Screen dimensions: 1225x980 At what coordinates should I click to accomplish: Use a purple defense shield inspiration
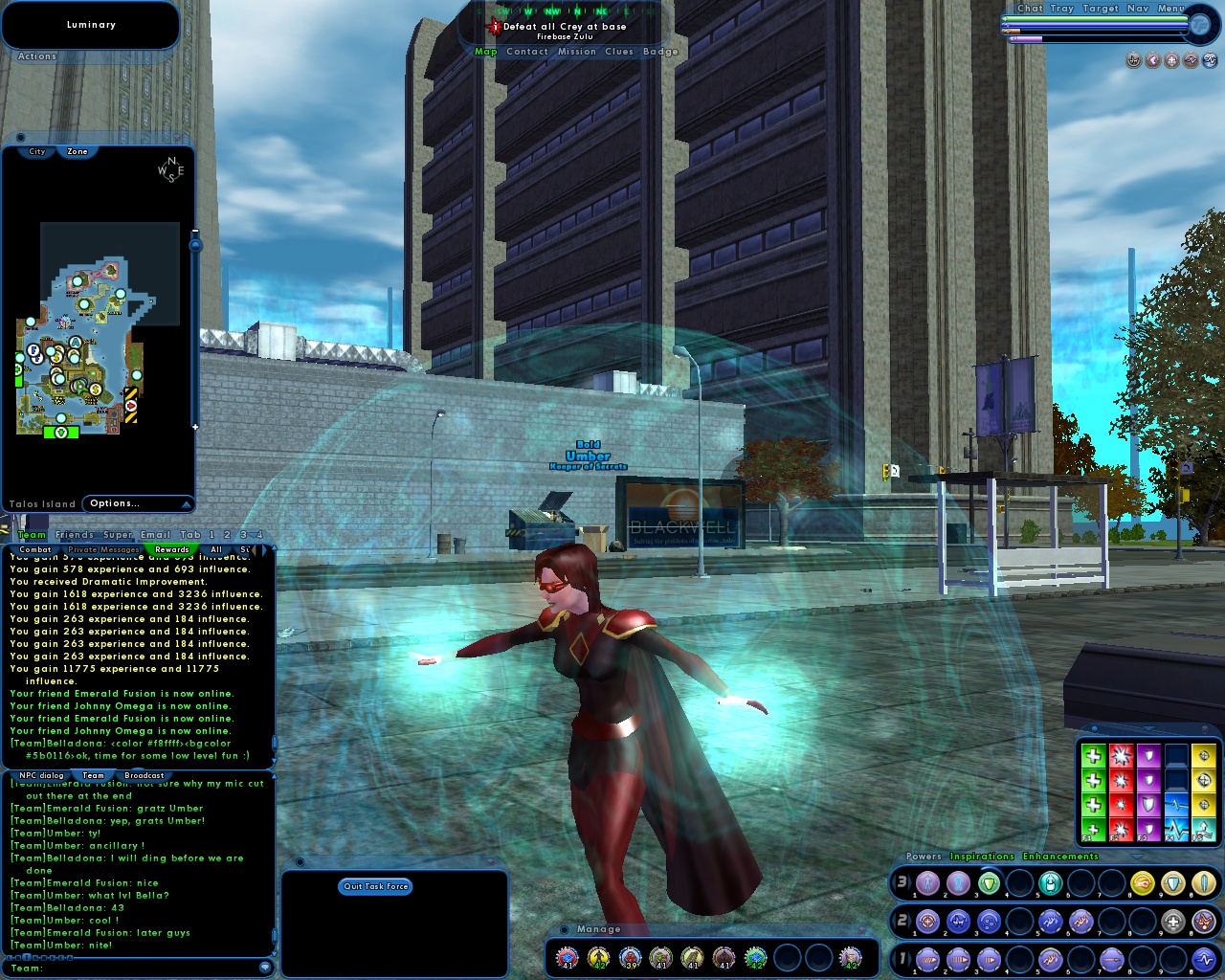[1148, 756]
